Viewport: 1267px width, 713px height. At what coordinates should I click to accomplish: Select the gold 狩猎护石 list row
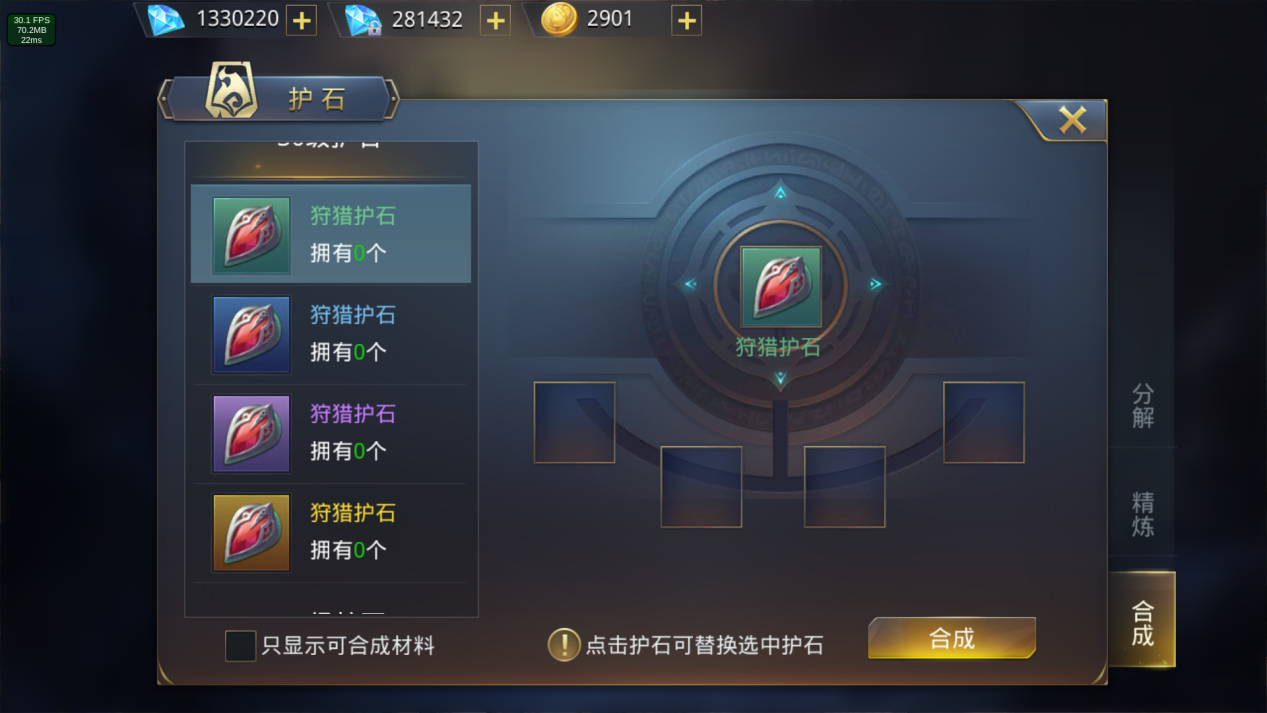331,532
